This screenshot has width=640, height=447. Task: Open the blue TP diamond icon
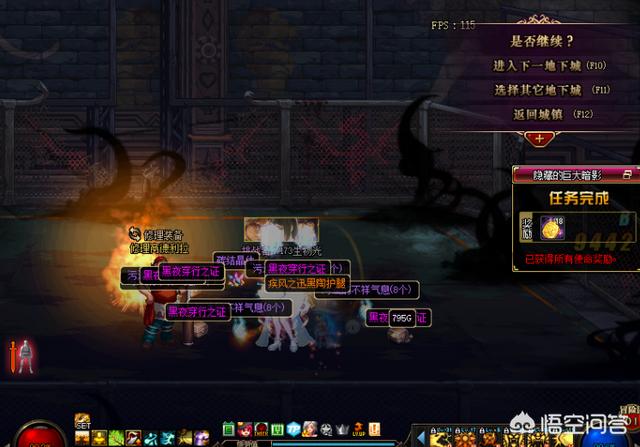click(x=293, y=429)
